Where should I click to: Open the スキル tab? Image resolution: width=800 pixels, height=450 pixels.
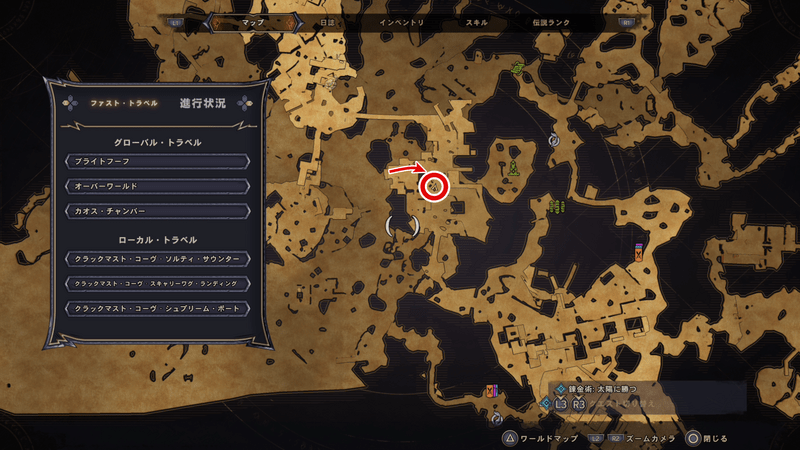478,21
